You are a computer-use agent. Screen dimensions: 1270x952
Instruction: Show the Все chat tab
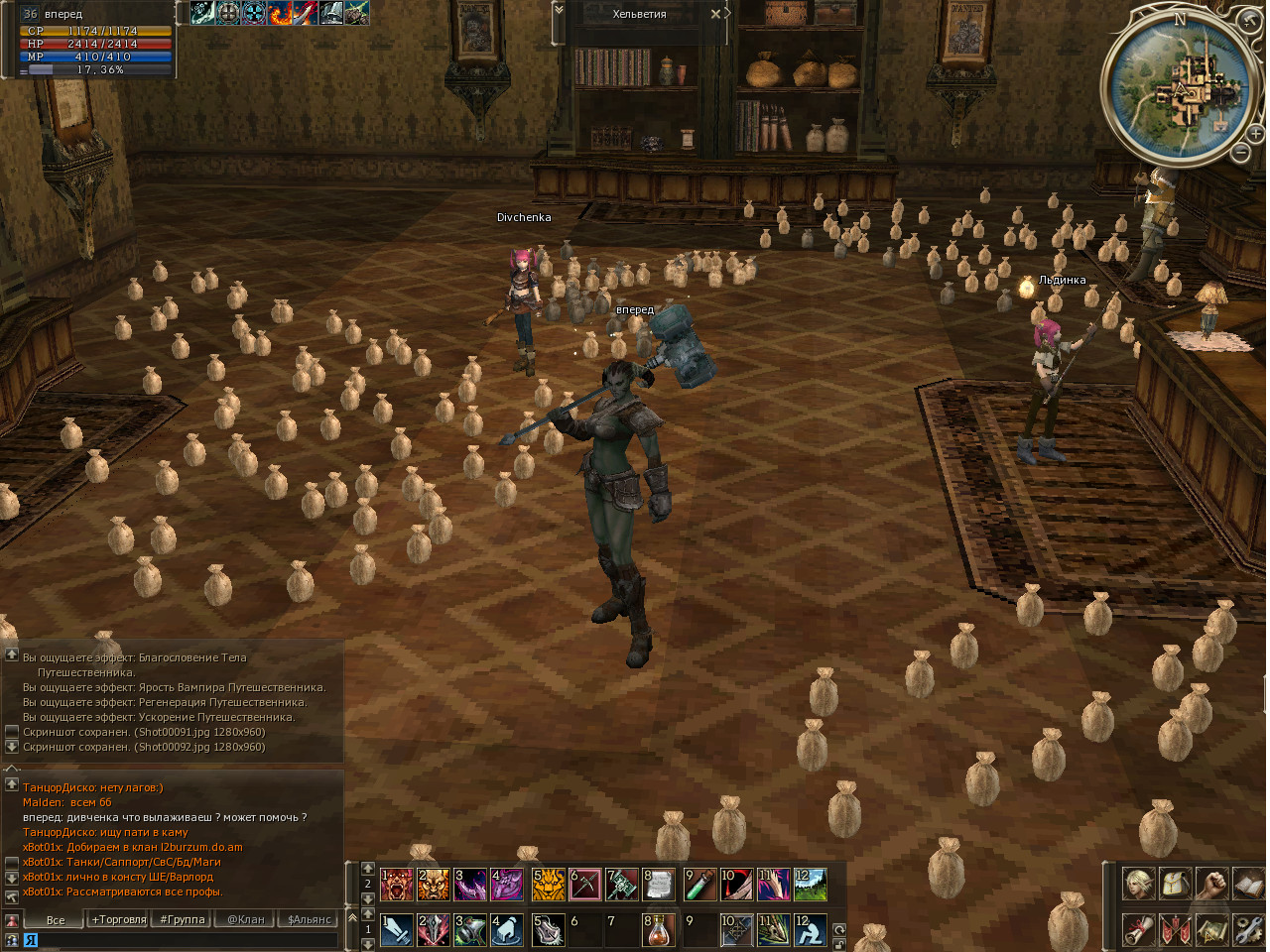[56, 919]
